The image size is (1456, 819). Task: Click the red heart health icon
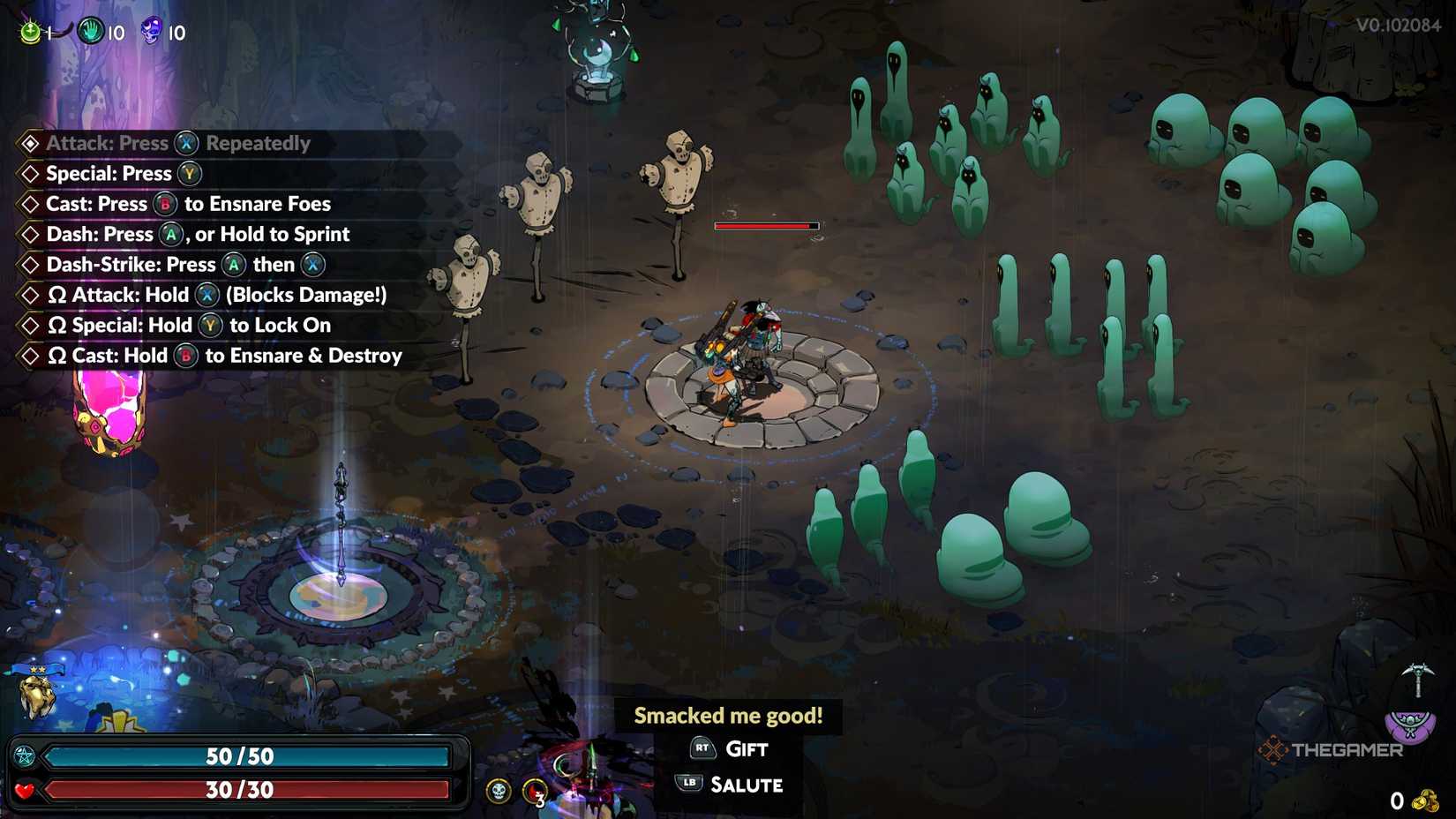pos(24,790)
